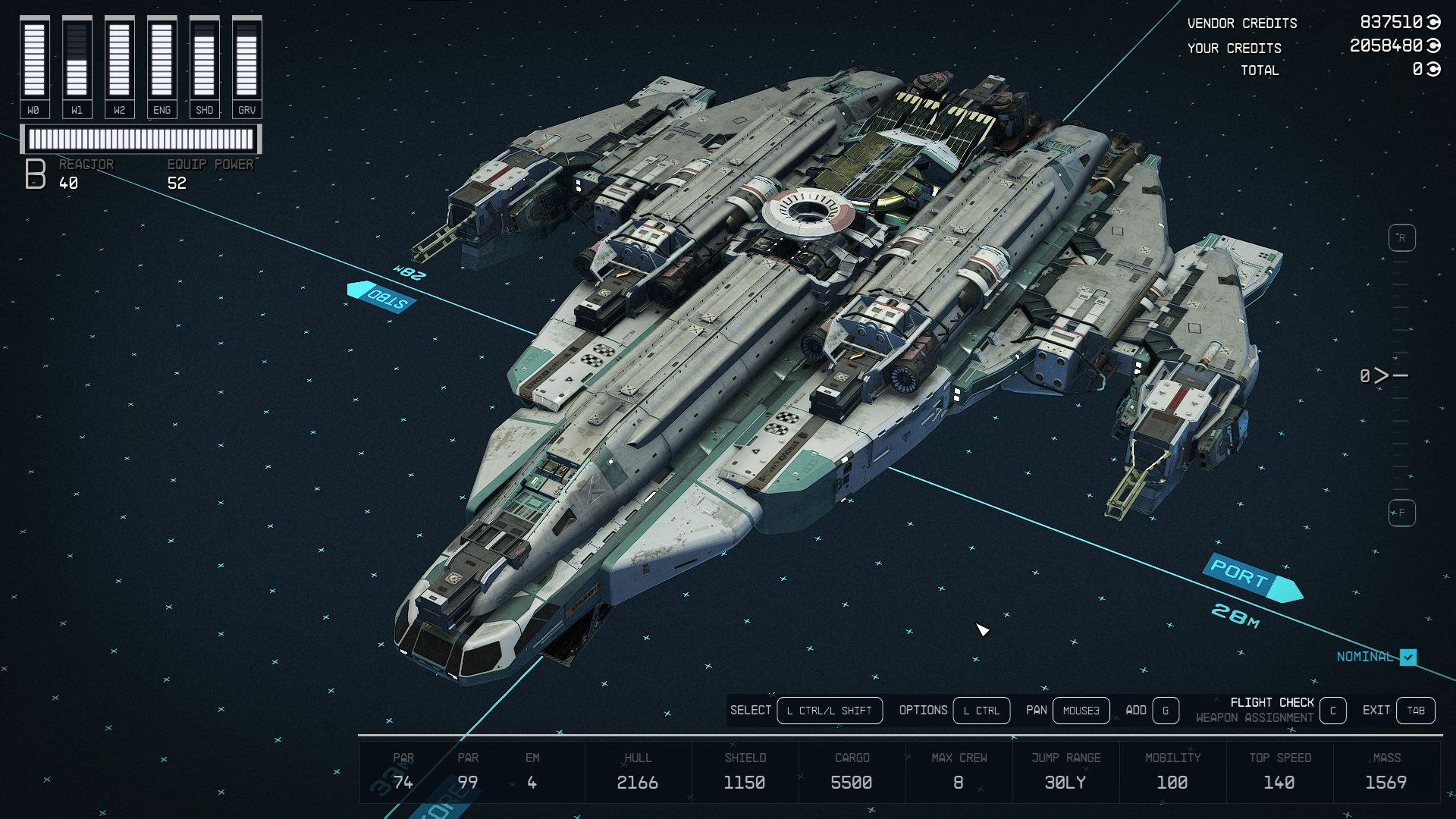Lower the build level with F
Viewport: 1456px width, 819px height.
(x=1401, y=513)
